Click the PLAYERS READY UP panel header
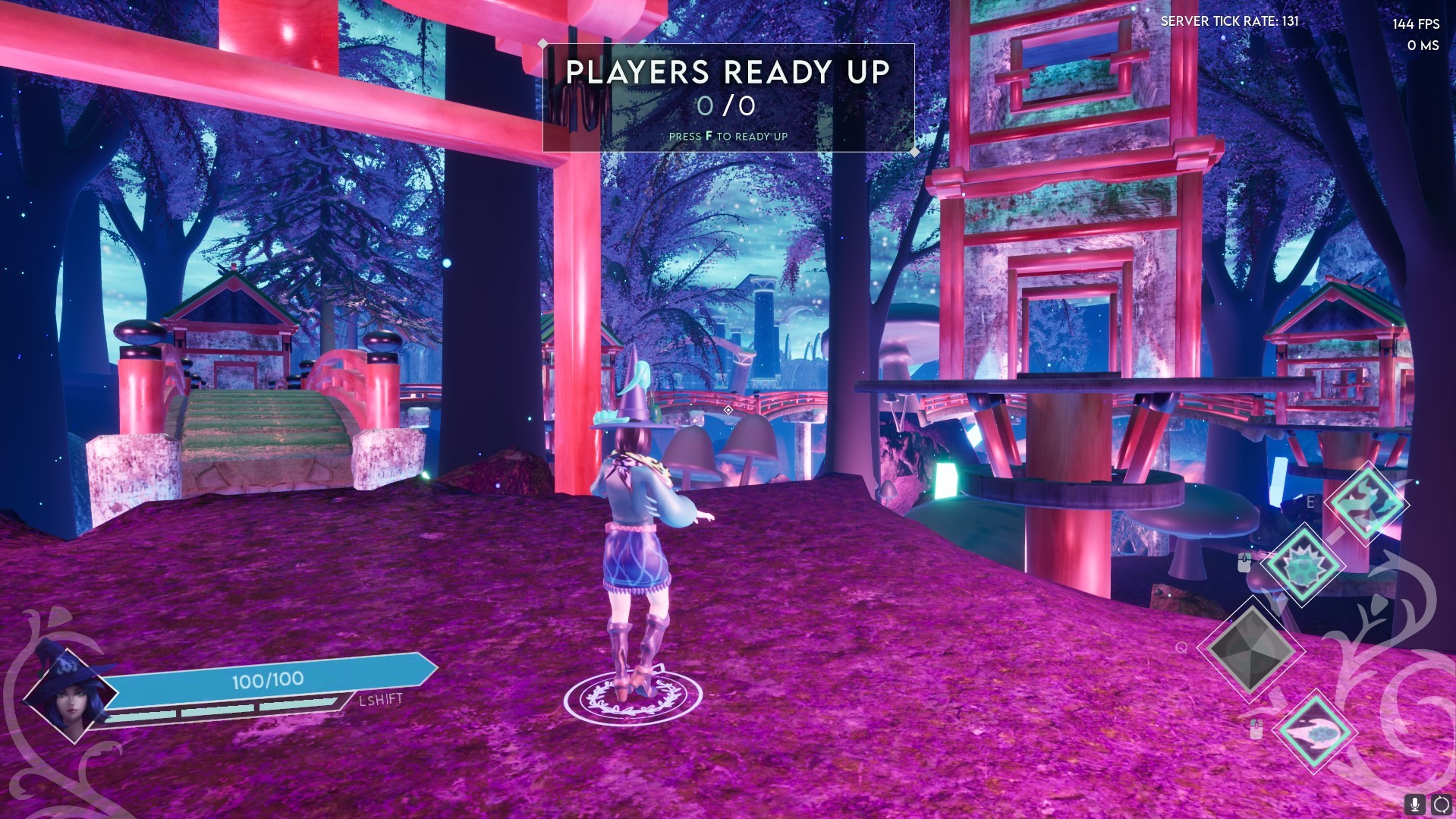Image resolution: width=1456 pixels, height=819 pixels. tap(728, 73)
